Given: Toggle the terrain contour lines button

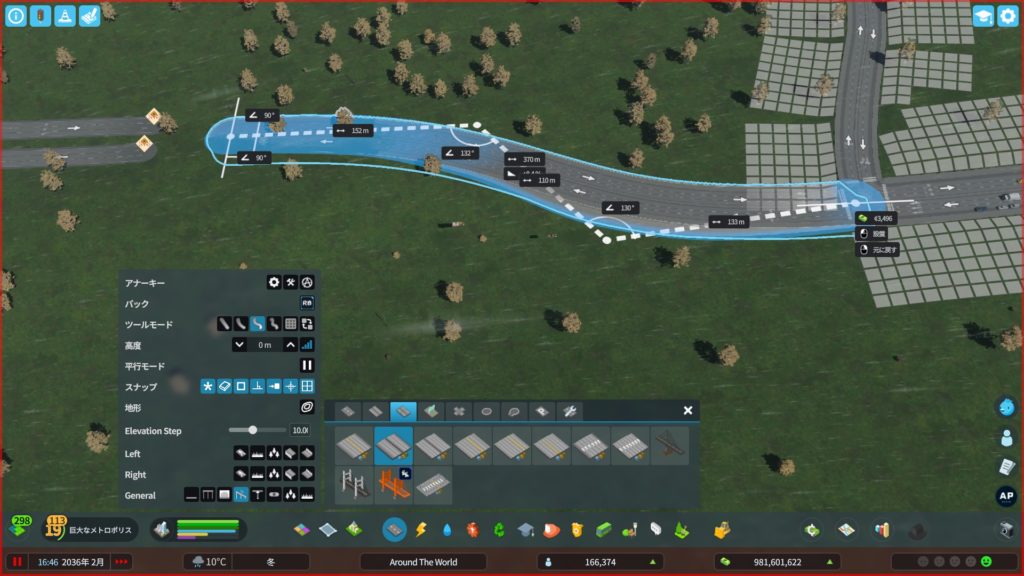Looking at the screenshot, I should [307, 408].
